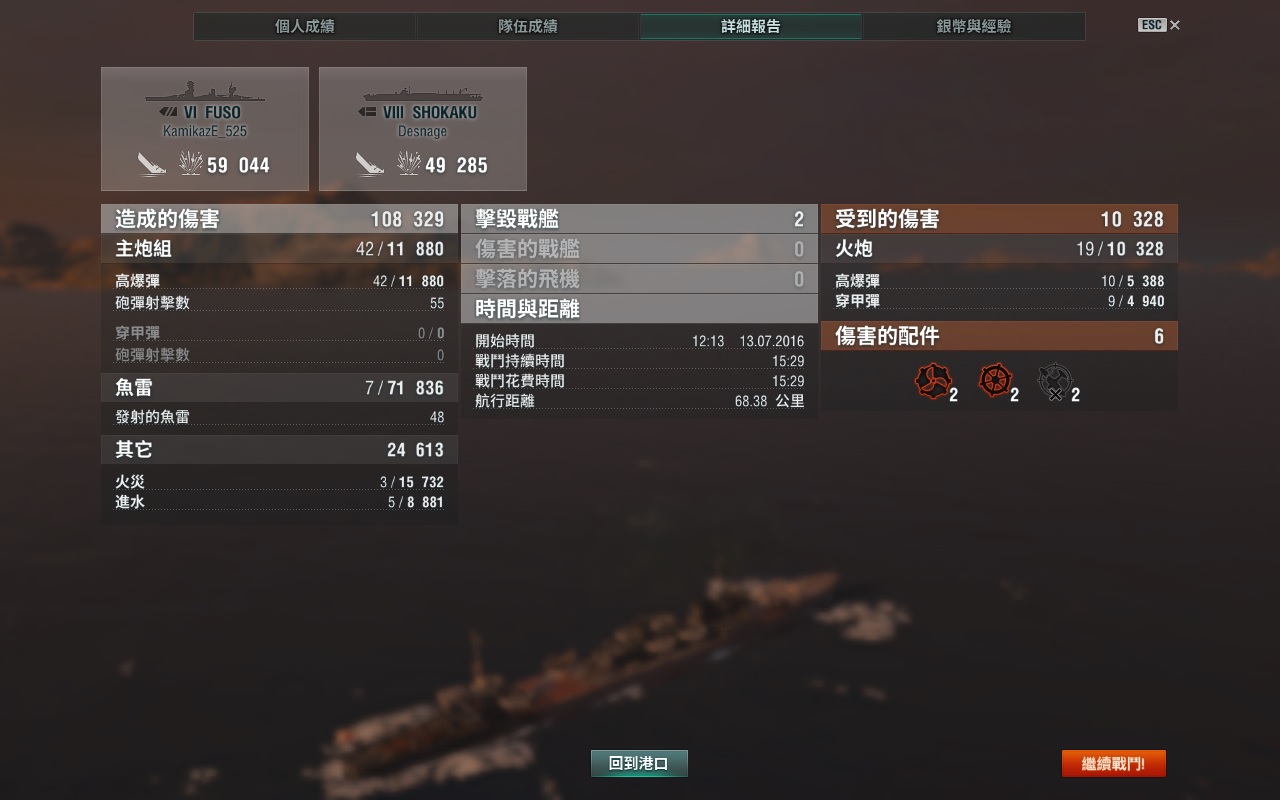Click 回到港口 to return to port
The image size is (1280, 800).
pos(639,764)
